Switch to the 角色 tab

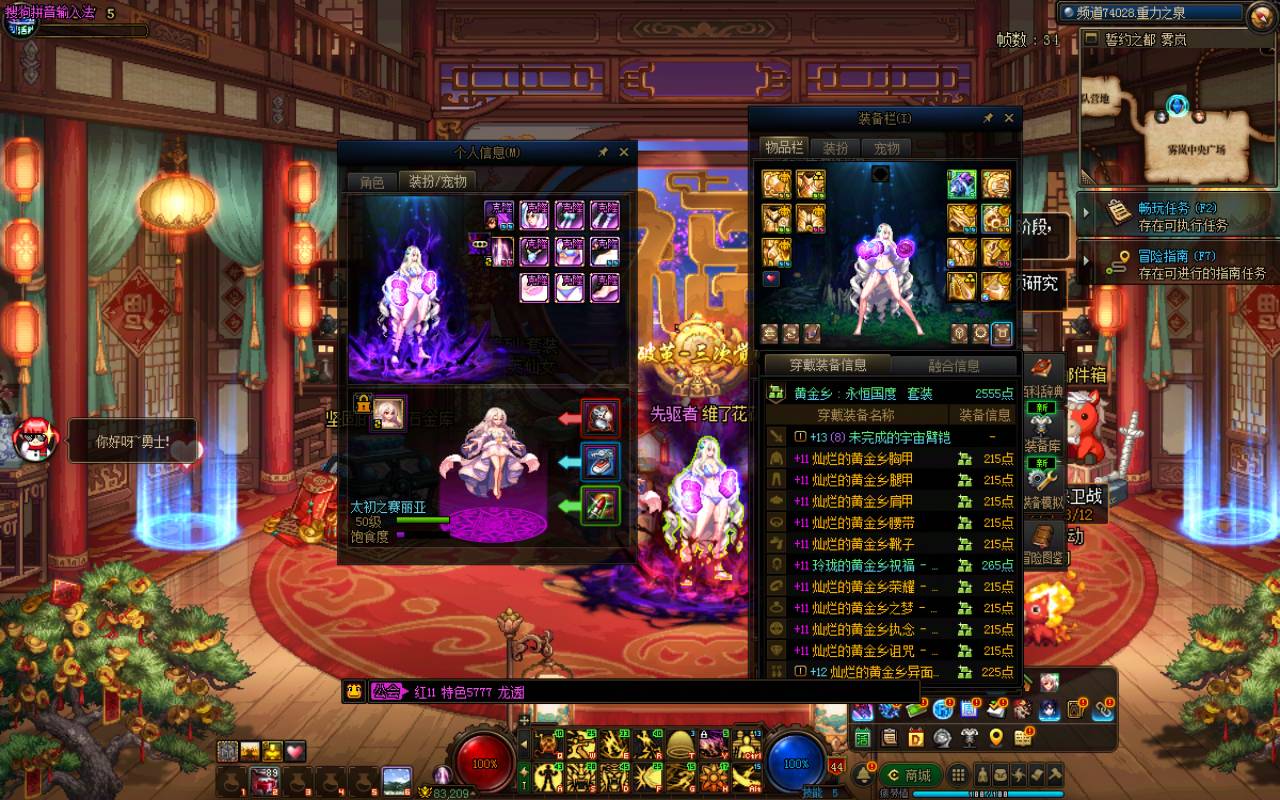372,181
